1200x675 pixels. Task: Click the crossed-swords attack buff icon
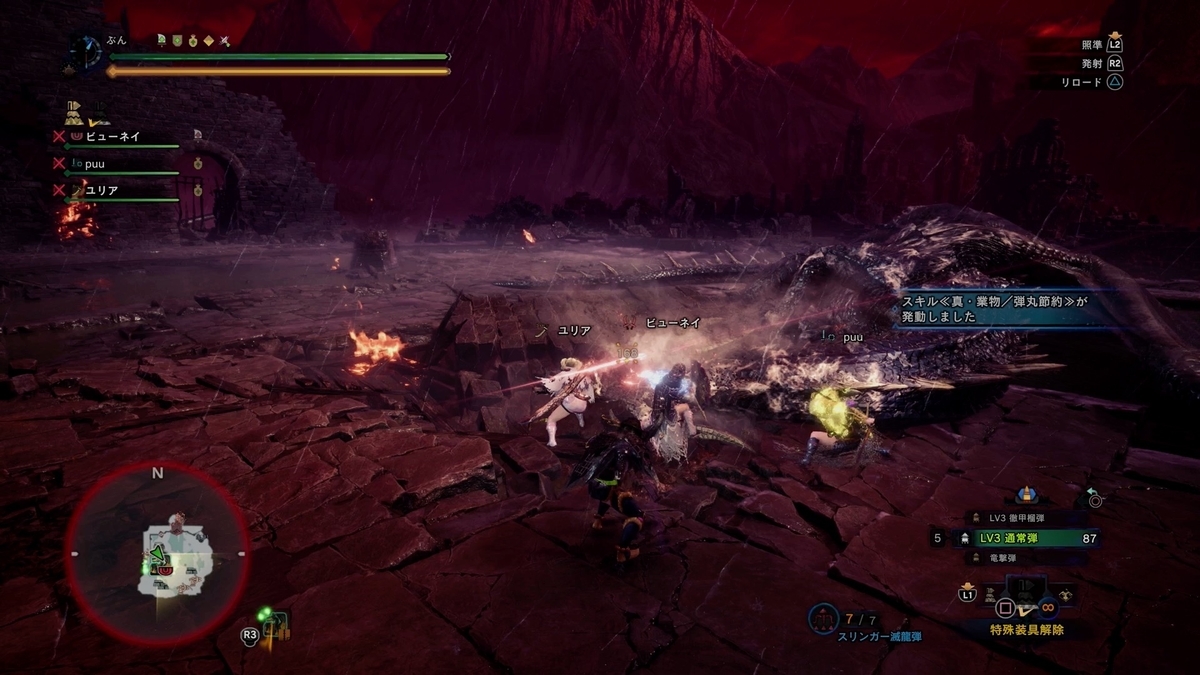(226, 41)
